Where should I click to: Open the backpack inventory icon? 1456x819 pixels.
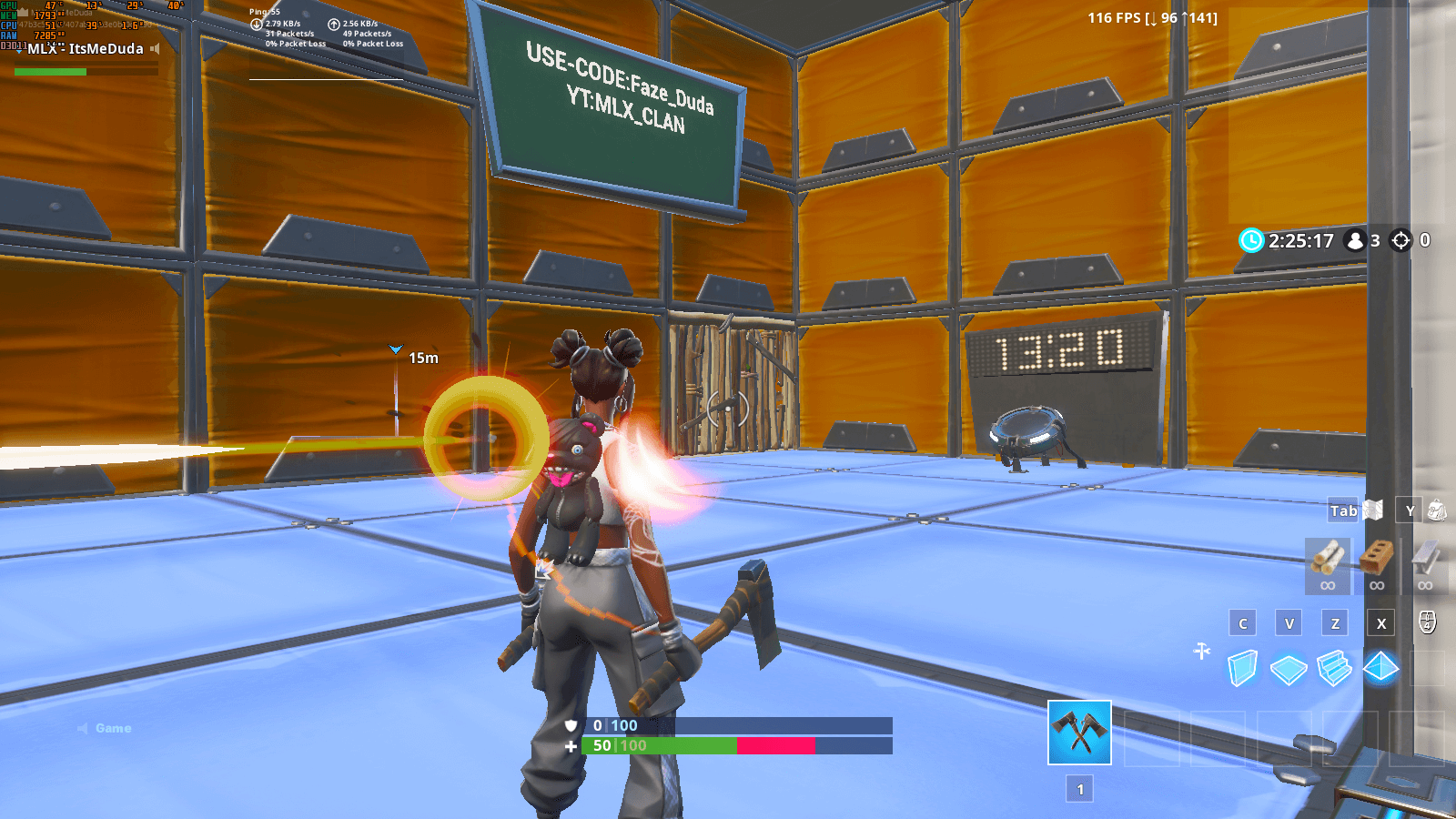(1438, 511)
